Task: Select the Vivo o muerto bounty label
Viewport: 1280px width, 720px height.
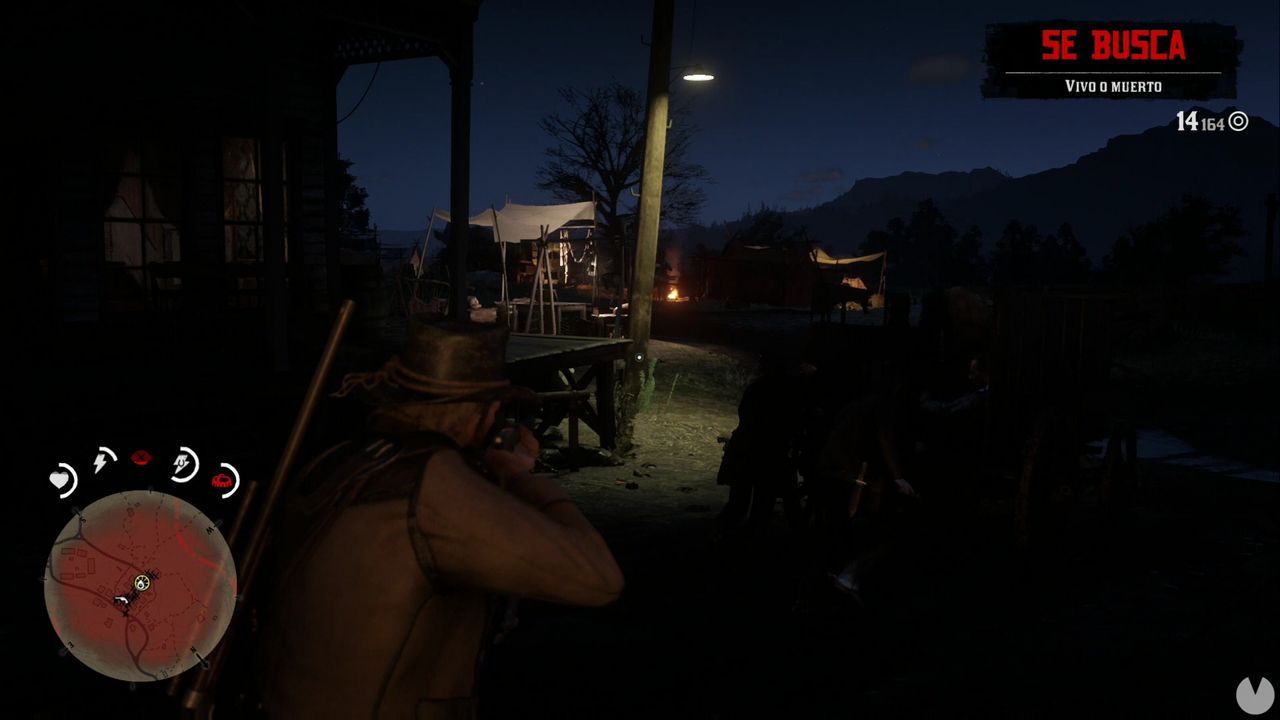Action: [x=1113, y=87]
